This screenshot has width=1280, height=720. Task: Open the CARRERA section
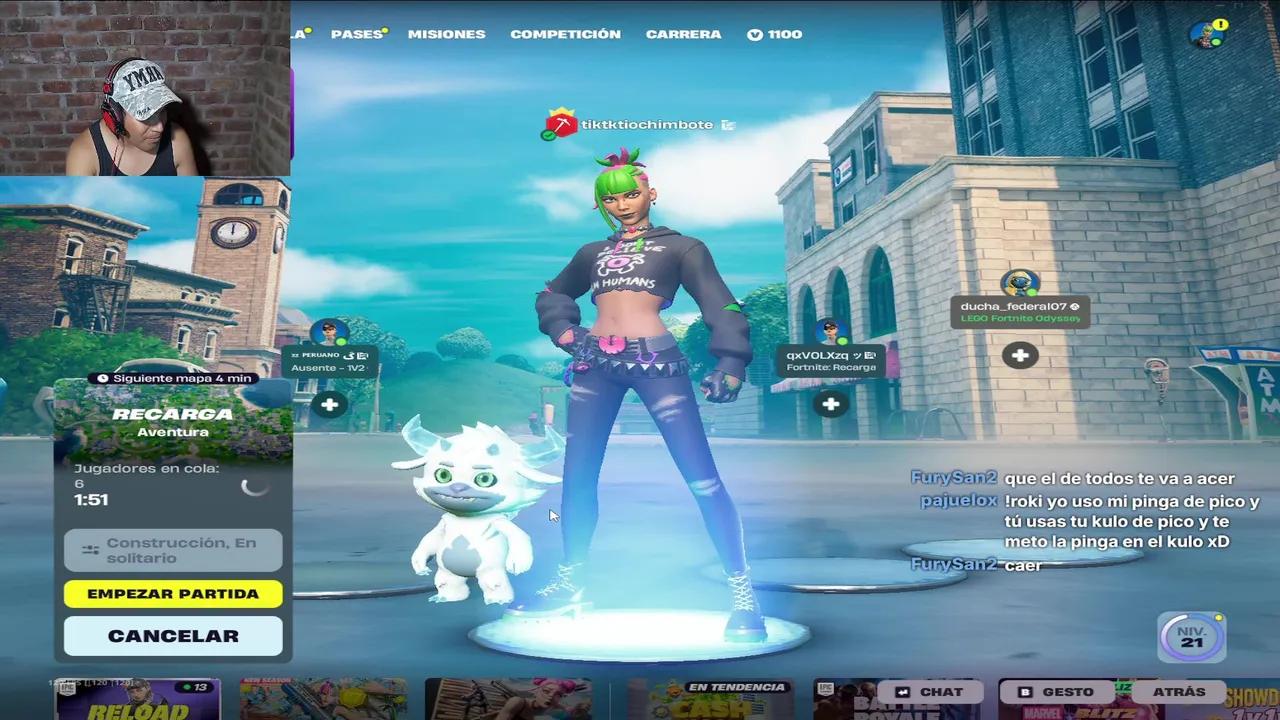click(683, 33)
